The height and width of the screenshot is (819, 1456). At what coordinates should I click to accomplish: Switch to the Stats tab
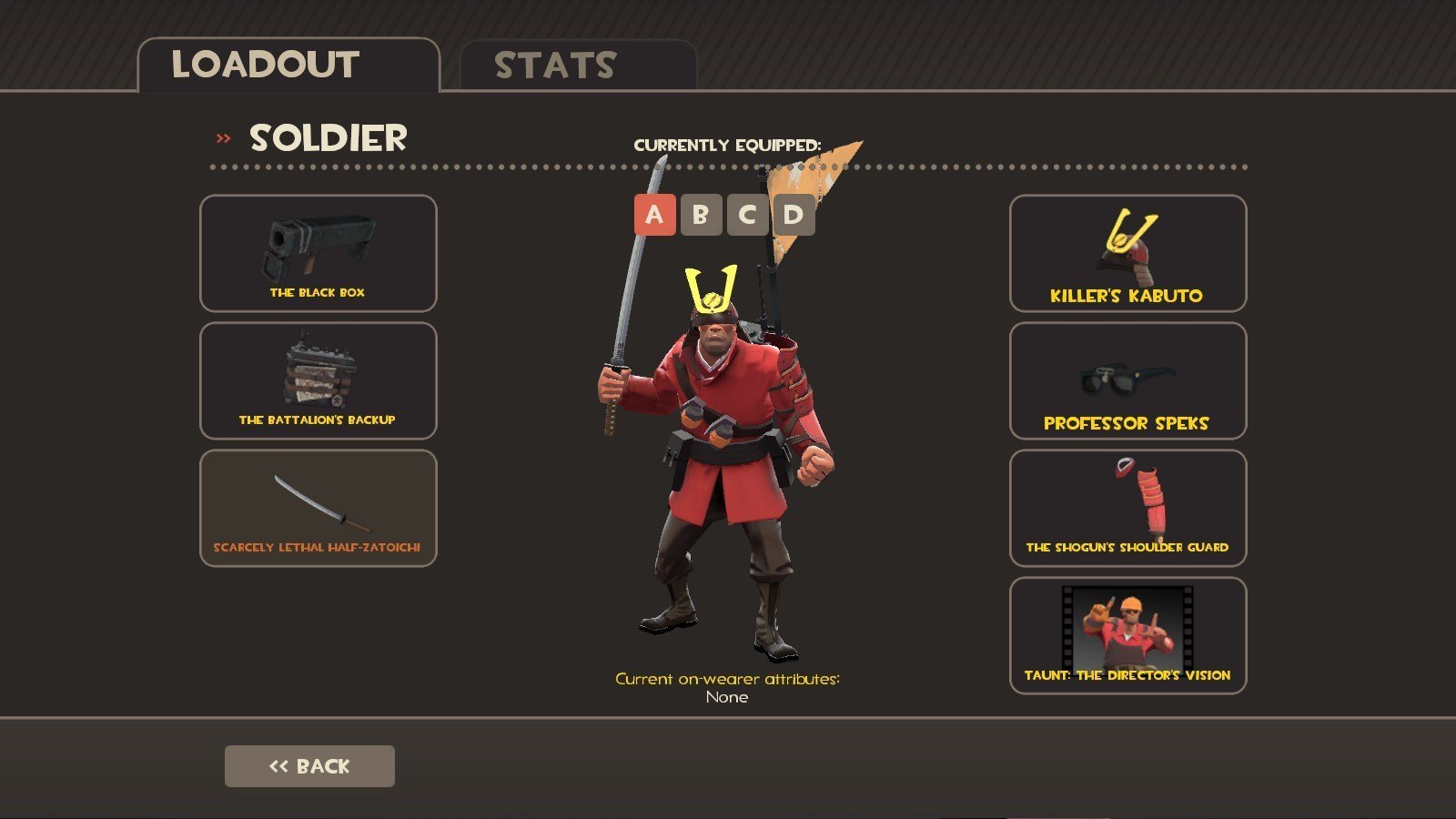click(577, 66)
